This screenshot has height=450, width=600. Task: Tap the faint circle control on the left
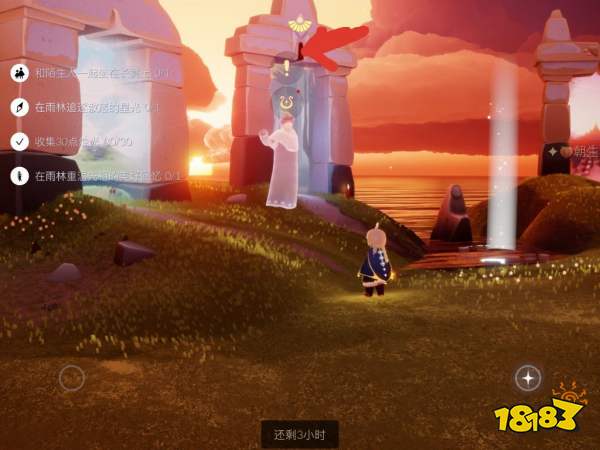(x=70, y=378)
